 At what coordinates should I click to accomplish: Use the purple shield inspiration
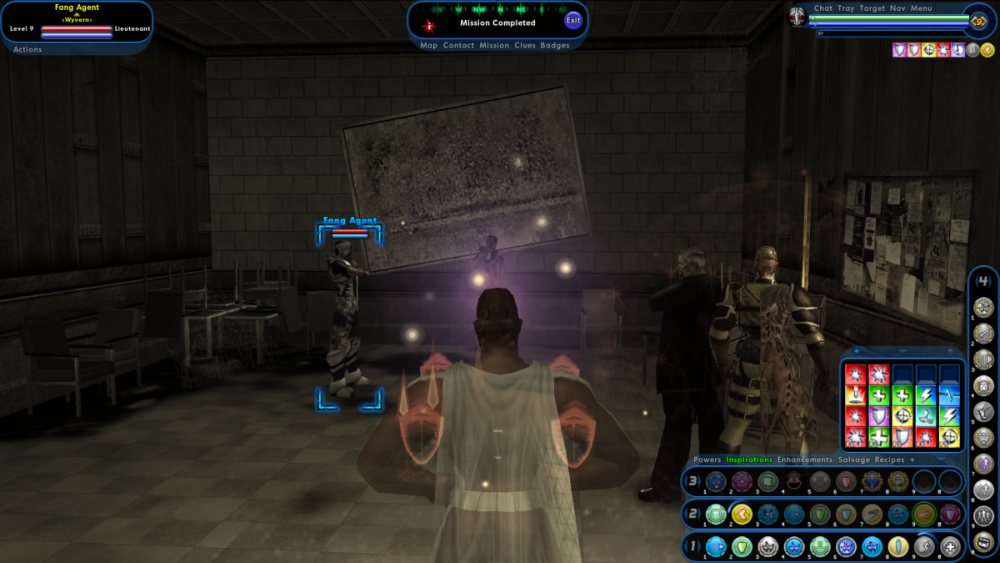coord(878,416)
